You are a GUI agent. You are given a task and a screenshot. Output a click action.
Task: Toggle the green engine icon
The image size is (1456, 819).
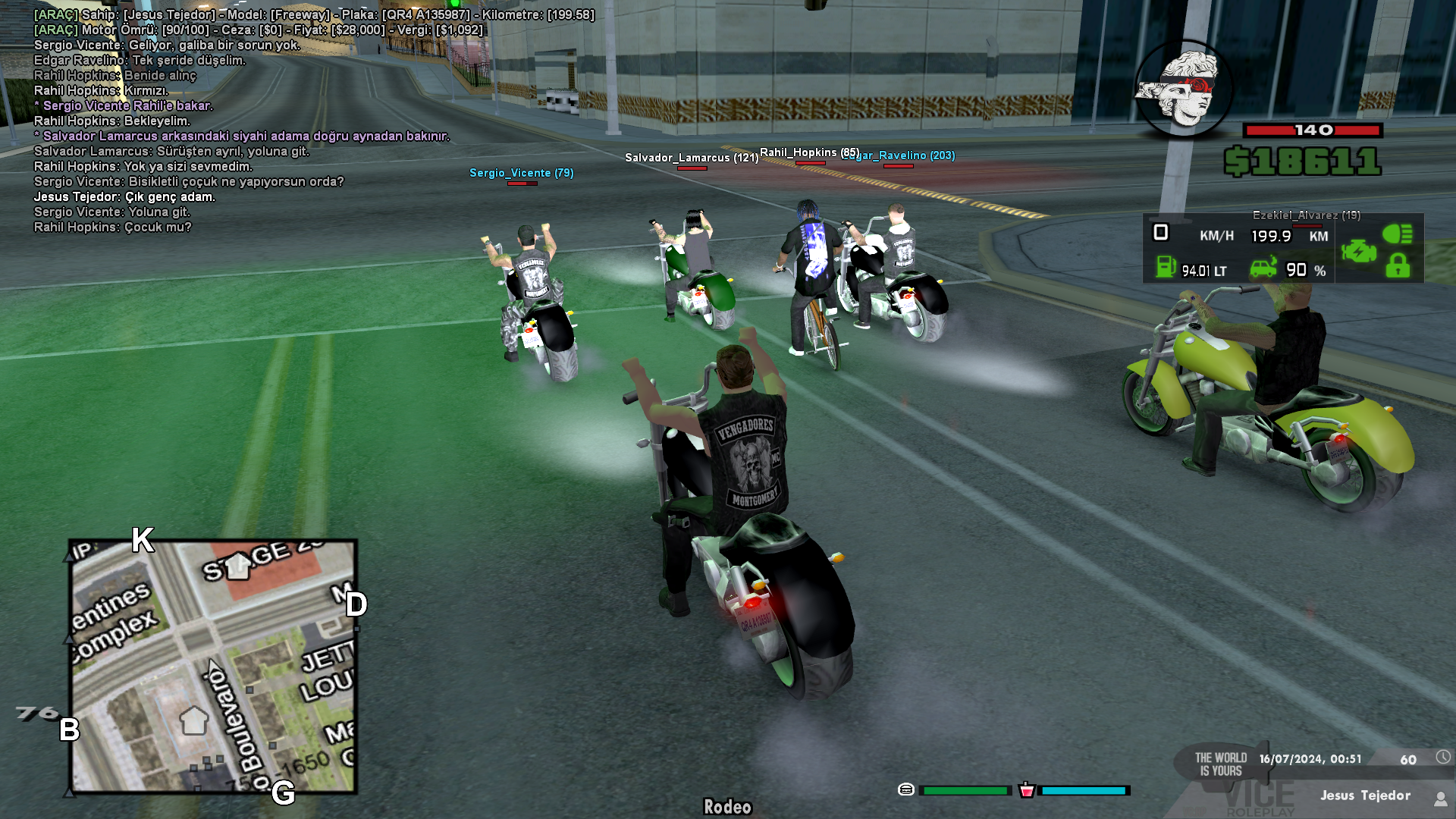tap(1358, 250)
